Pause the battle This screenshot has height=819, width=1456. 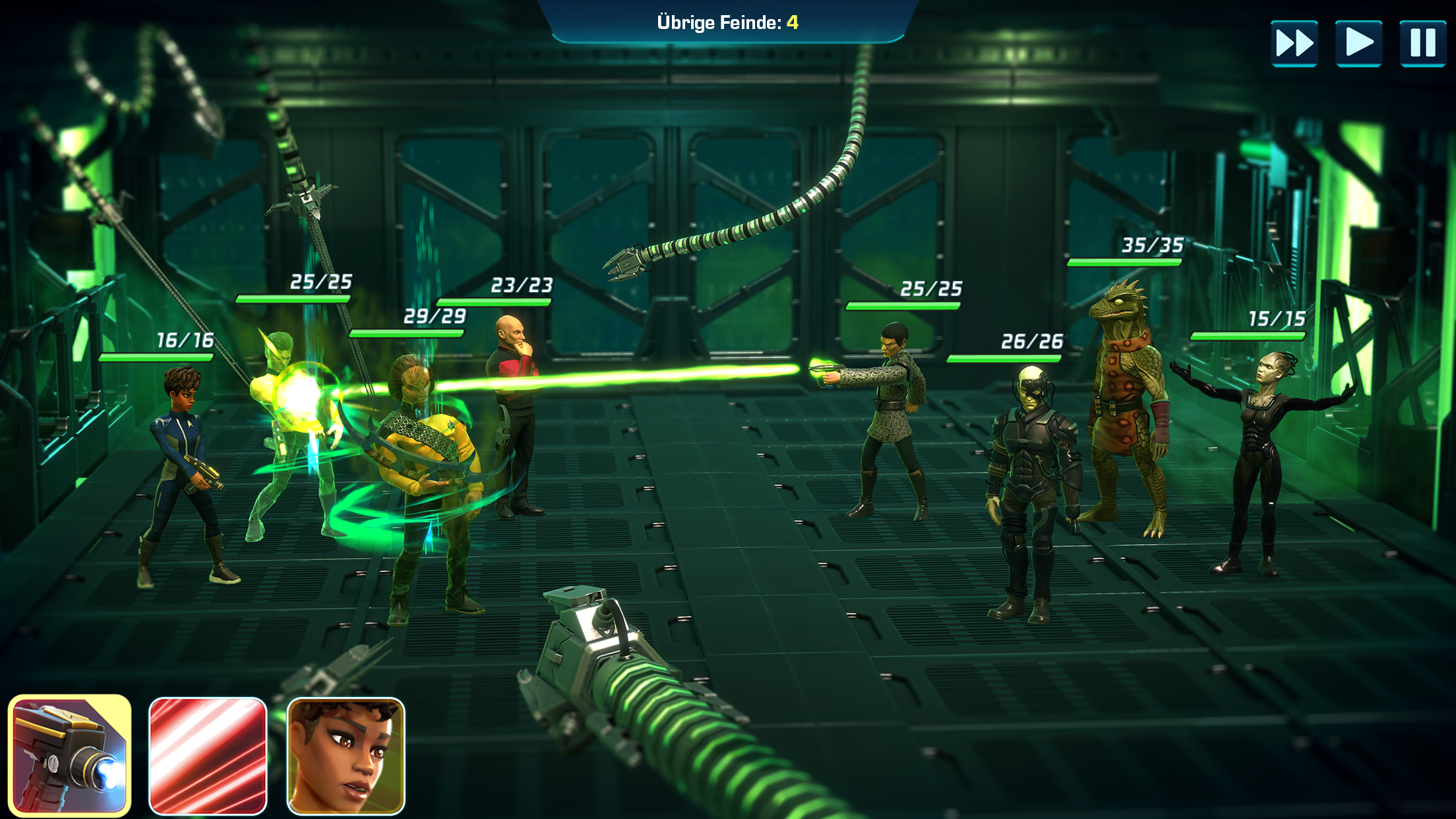[1422, 44]
